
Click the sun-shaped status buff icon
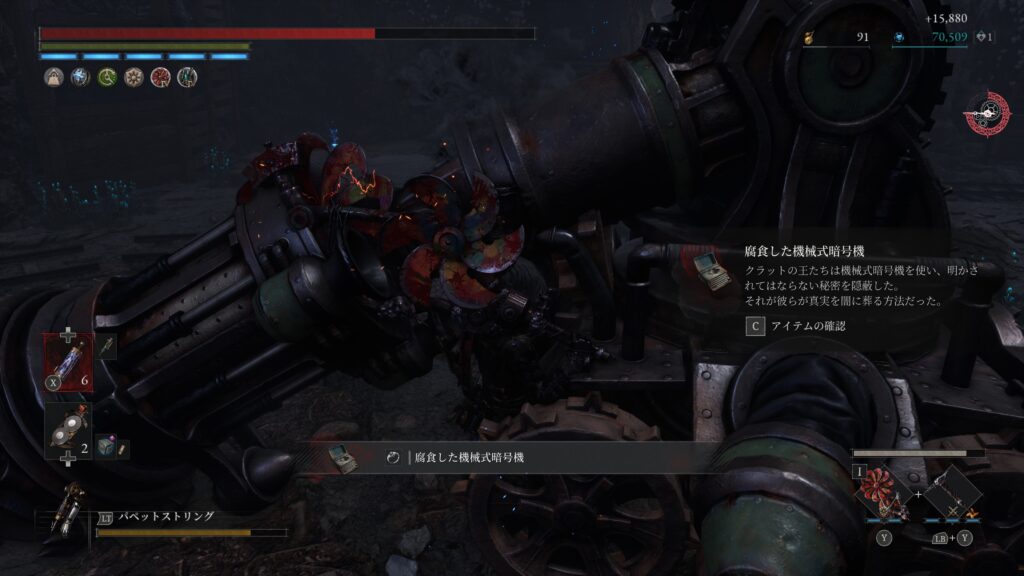134,78
